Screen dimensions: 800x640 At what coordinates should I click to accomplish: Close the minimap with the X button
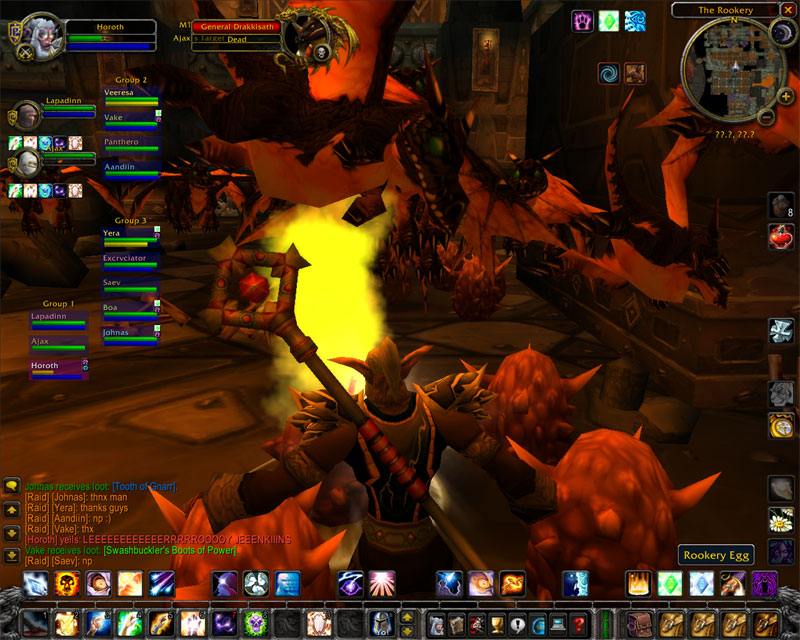[786, 9]
